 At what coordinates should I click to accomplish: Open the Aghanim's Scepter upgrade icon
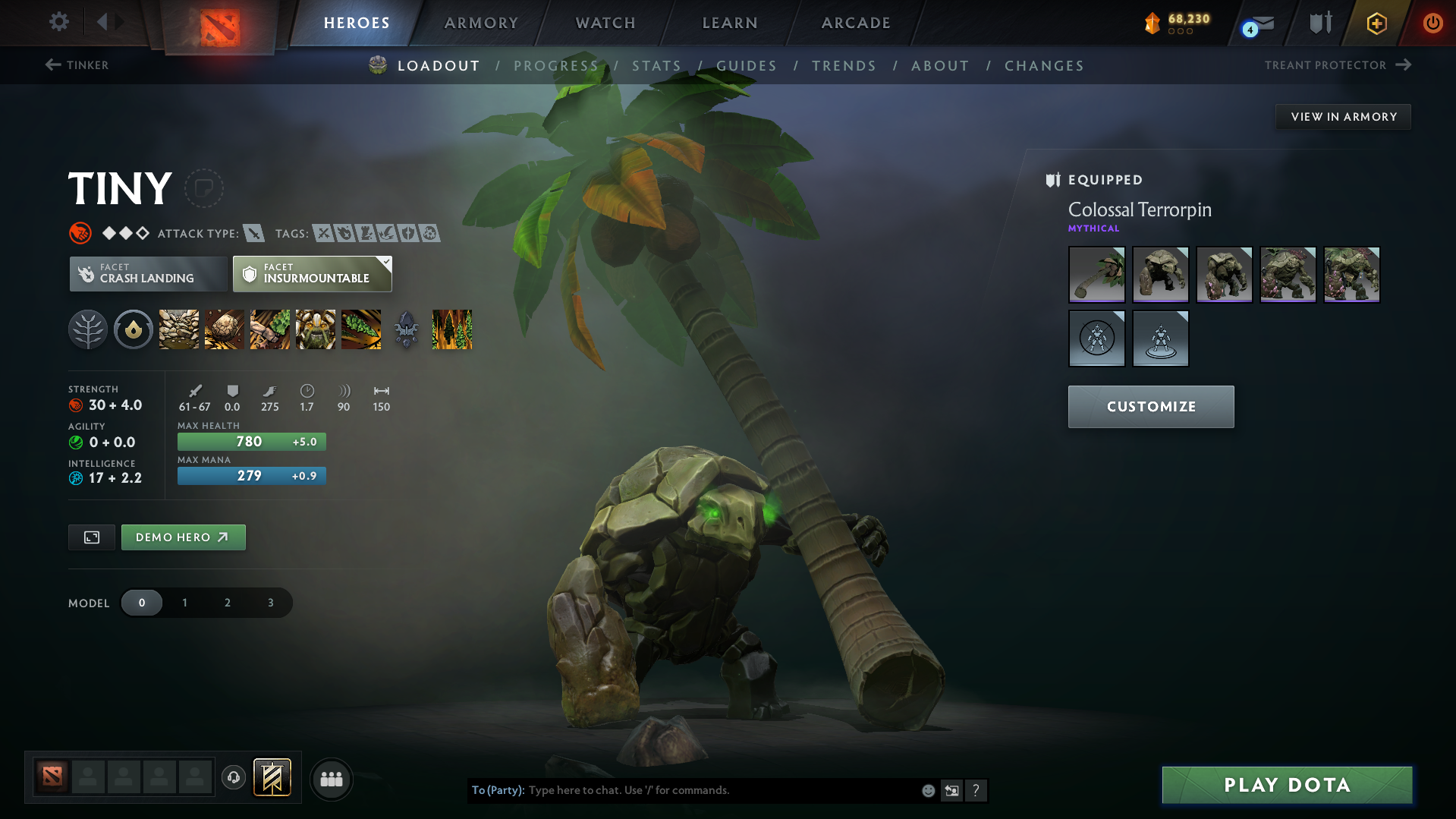[406, 329]
